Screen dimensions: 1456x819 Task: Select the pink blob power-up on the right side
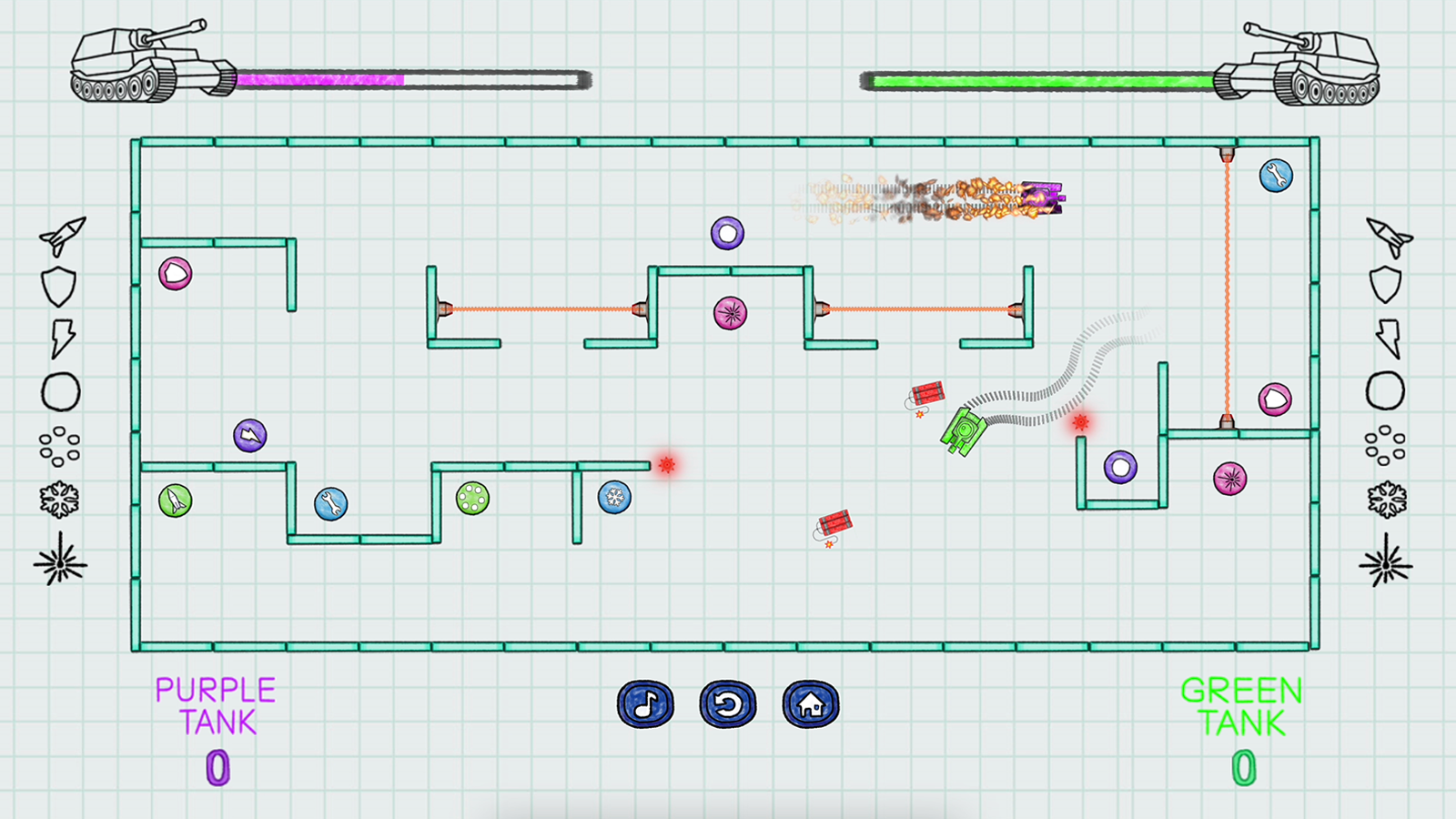click(x=1276, y=400)
